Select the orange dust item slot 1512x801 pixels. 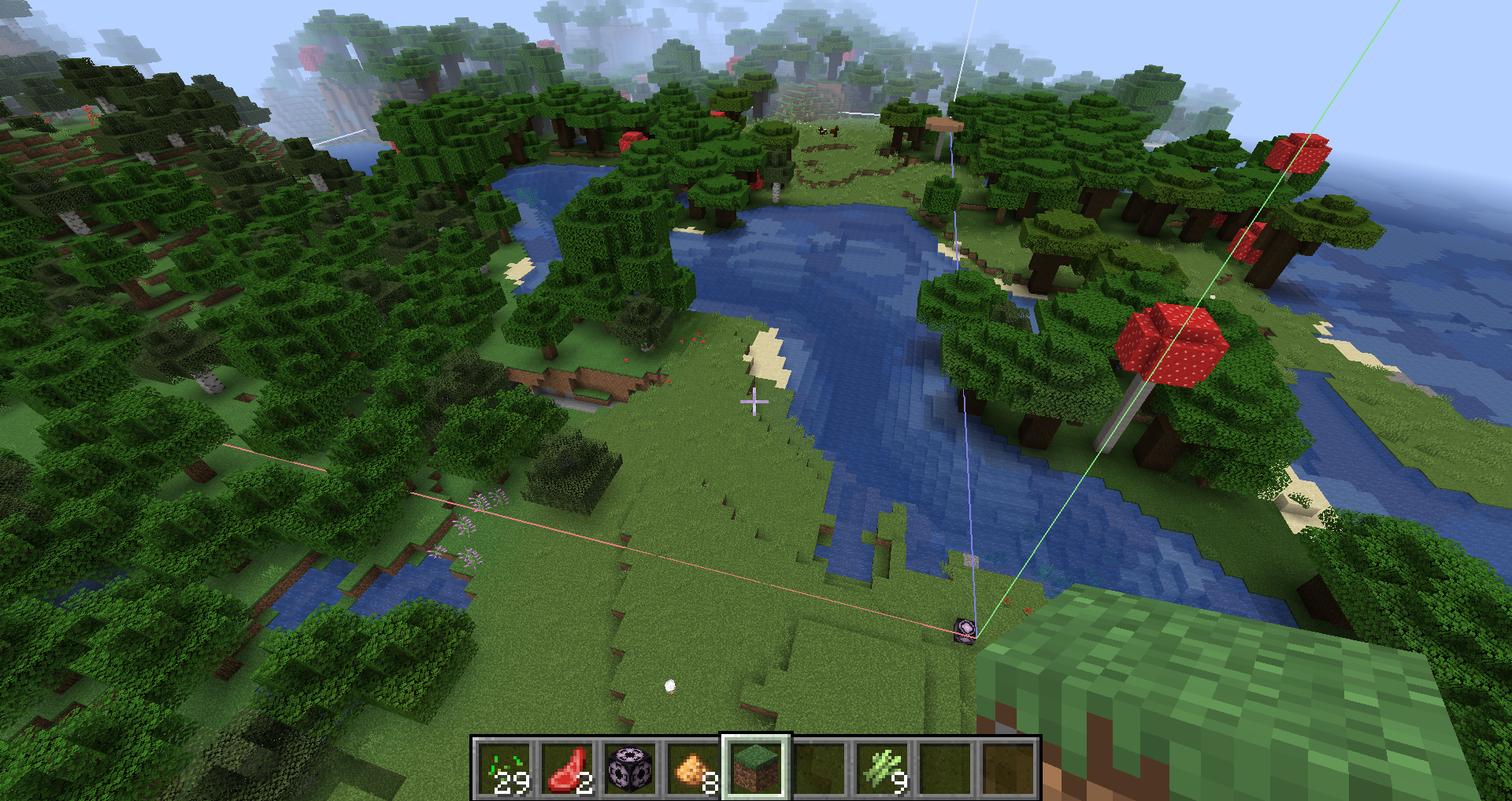(x=694, y=769)
